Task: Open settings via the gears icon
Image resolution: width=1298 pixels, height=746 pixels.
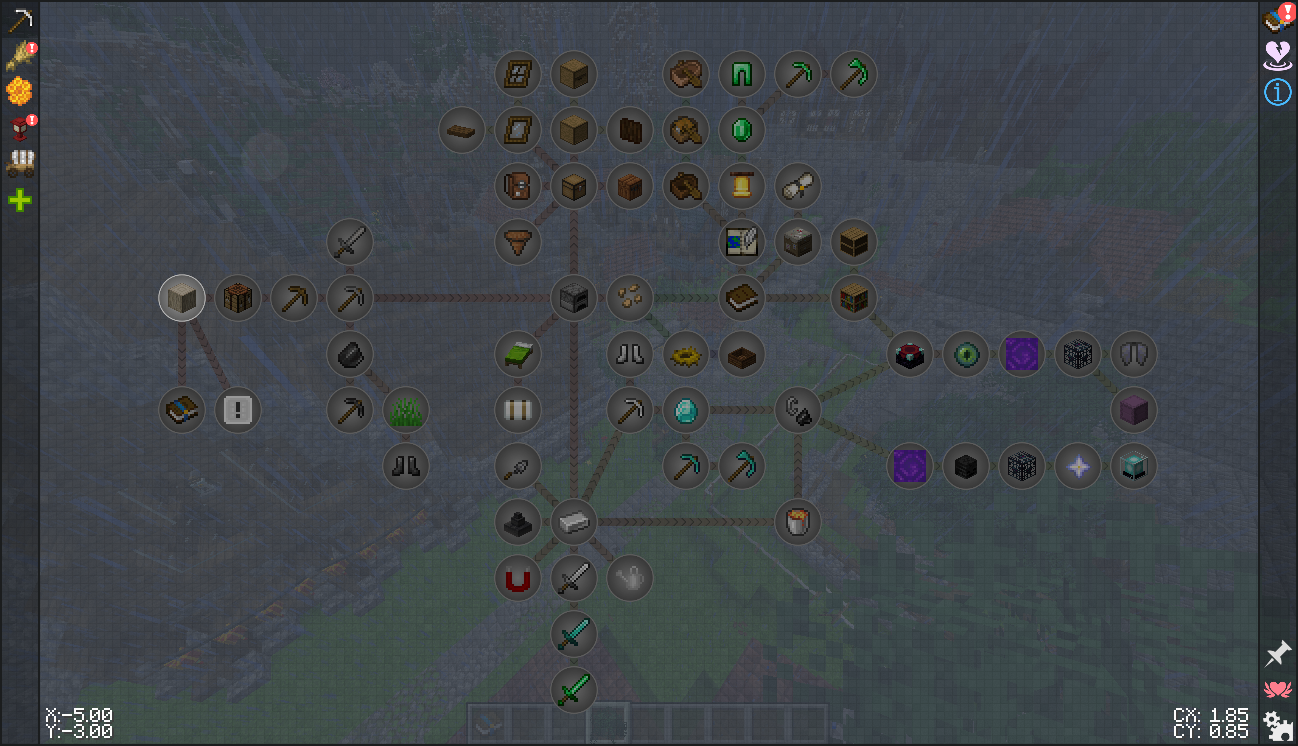Action: (1277, 724)
